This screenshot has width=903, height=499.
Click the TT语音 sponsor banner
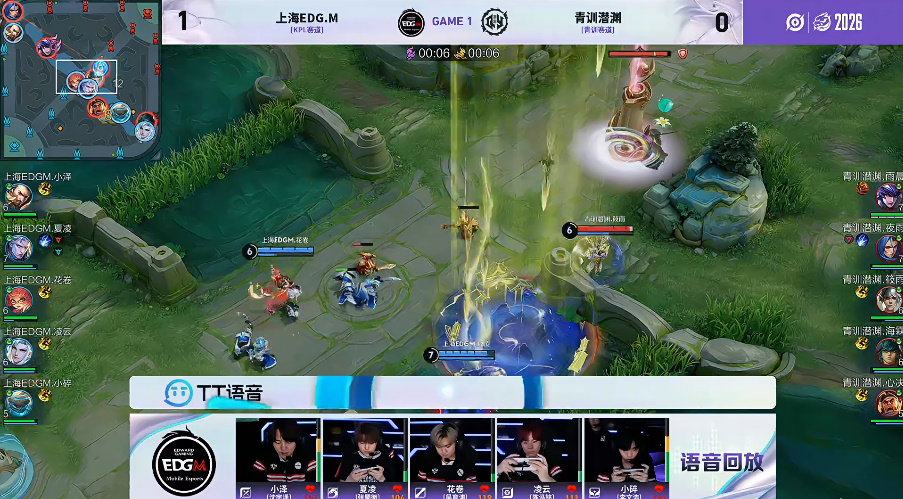452,392
